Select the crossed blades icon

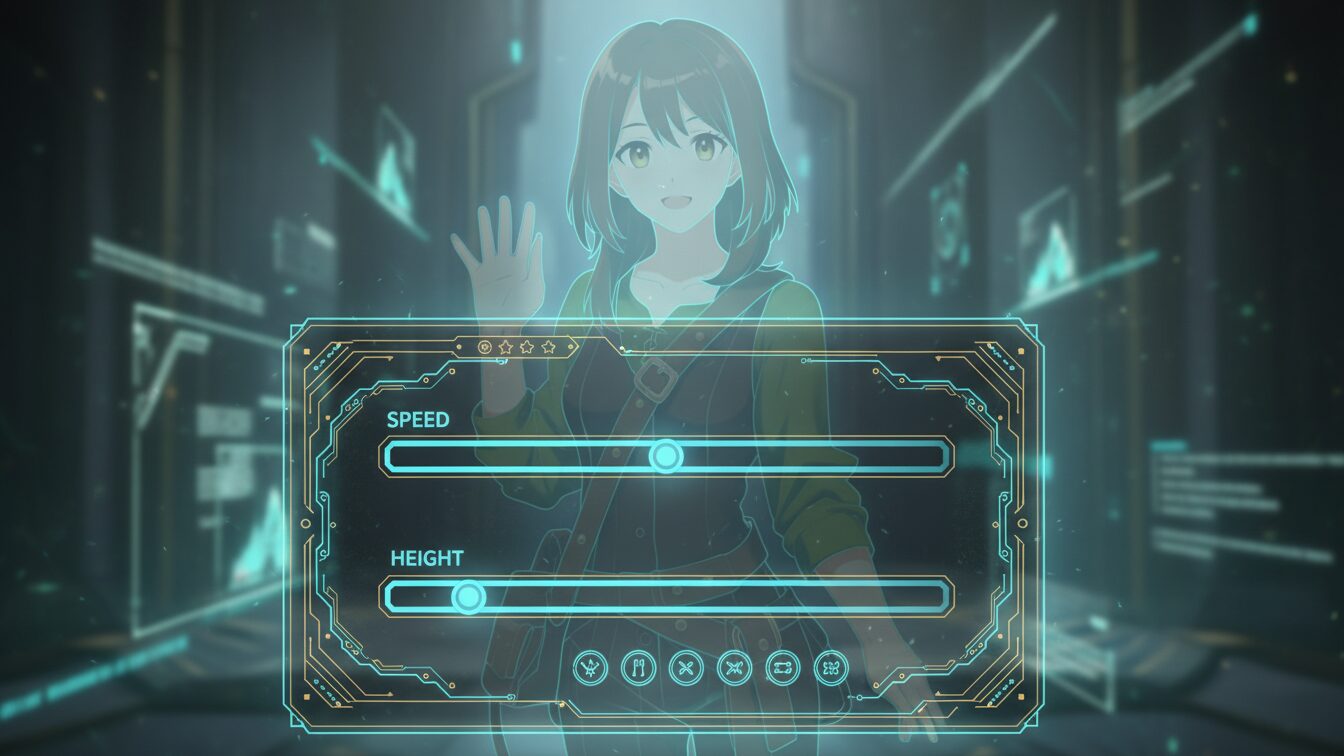(734, 667)
